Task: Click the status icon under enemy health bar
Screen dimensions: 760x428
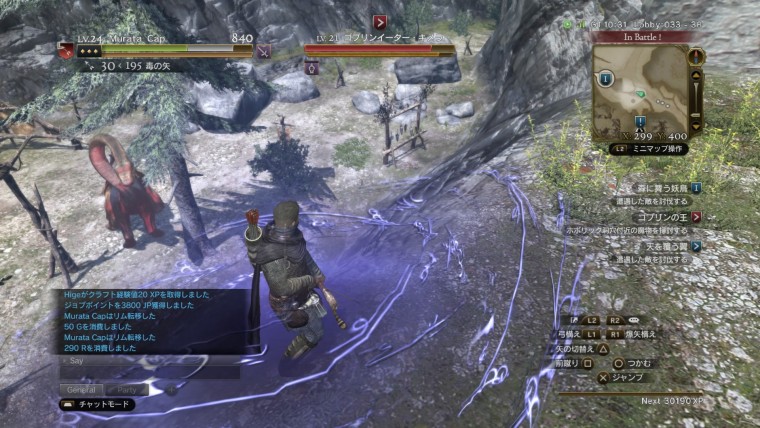Action: (312, 68)
